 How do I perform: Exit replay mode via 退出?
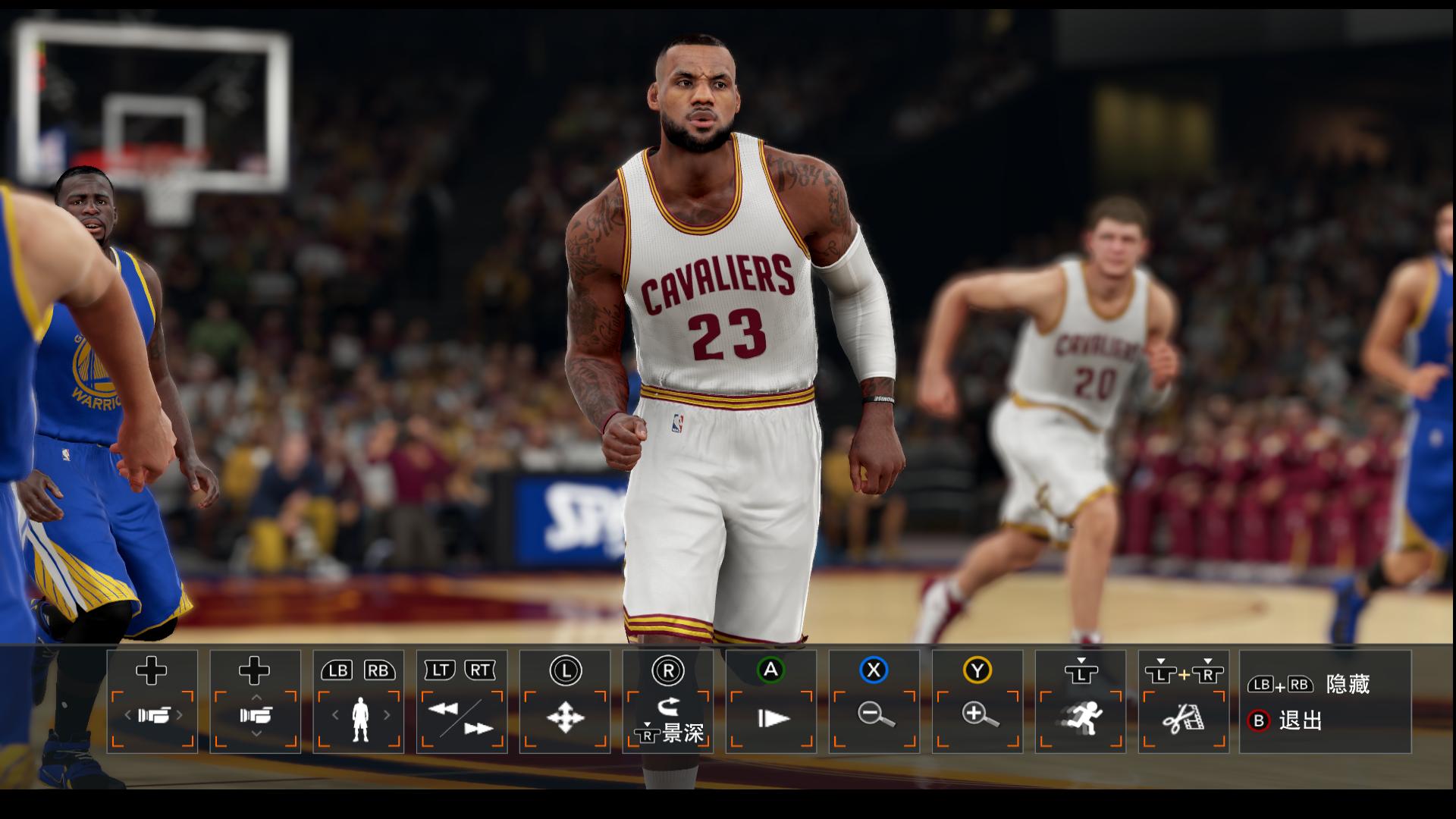1300,720
